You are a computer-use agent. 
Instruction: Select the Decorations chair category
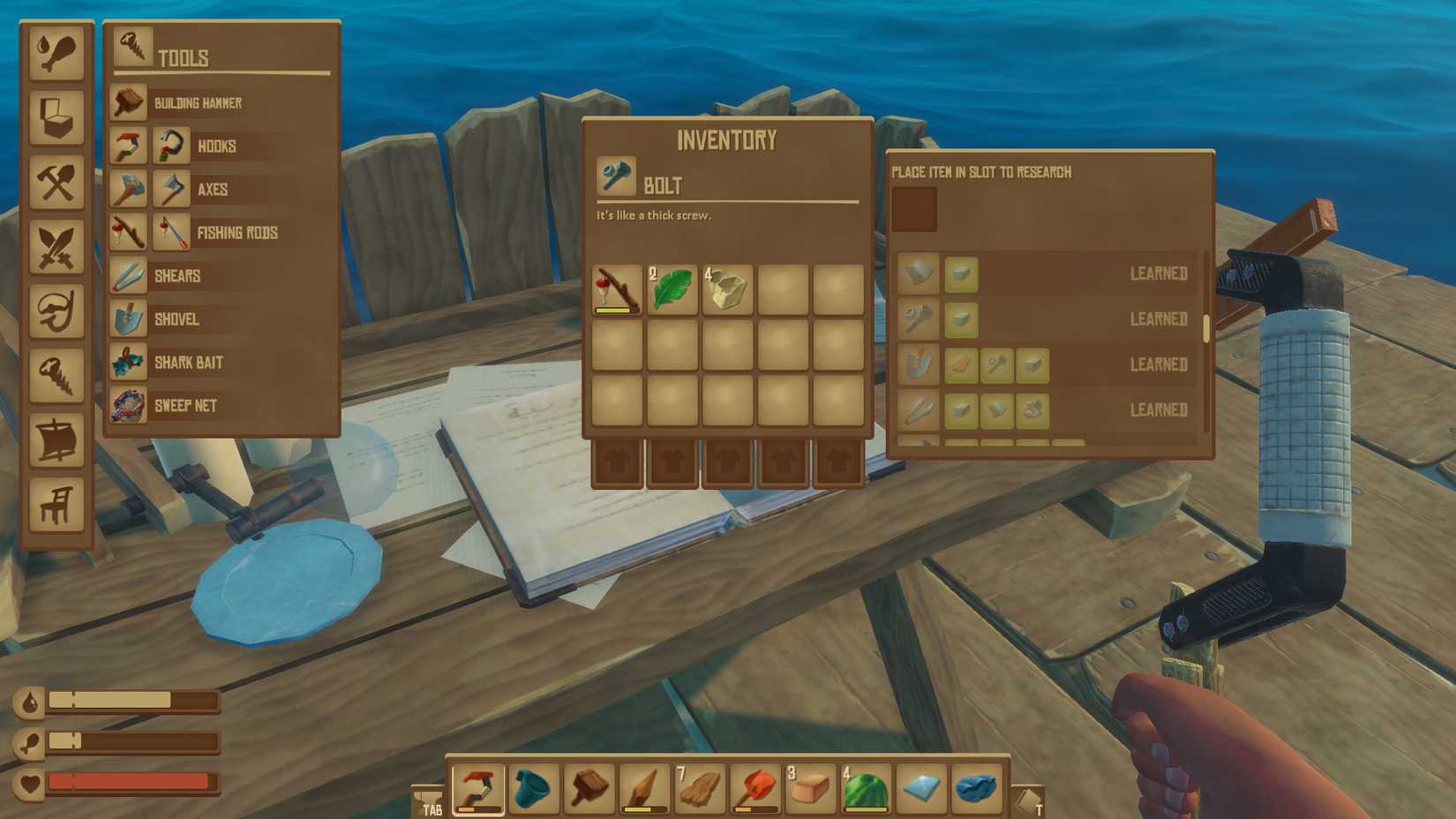click(x=57, y=503)
